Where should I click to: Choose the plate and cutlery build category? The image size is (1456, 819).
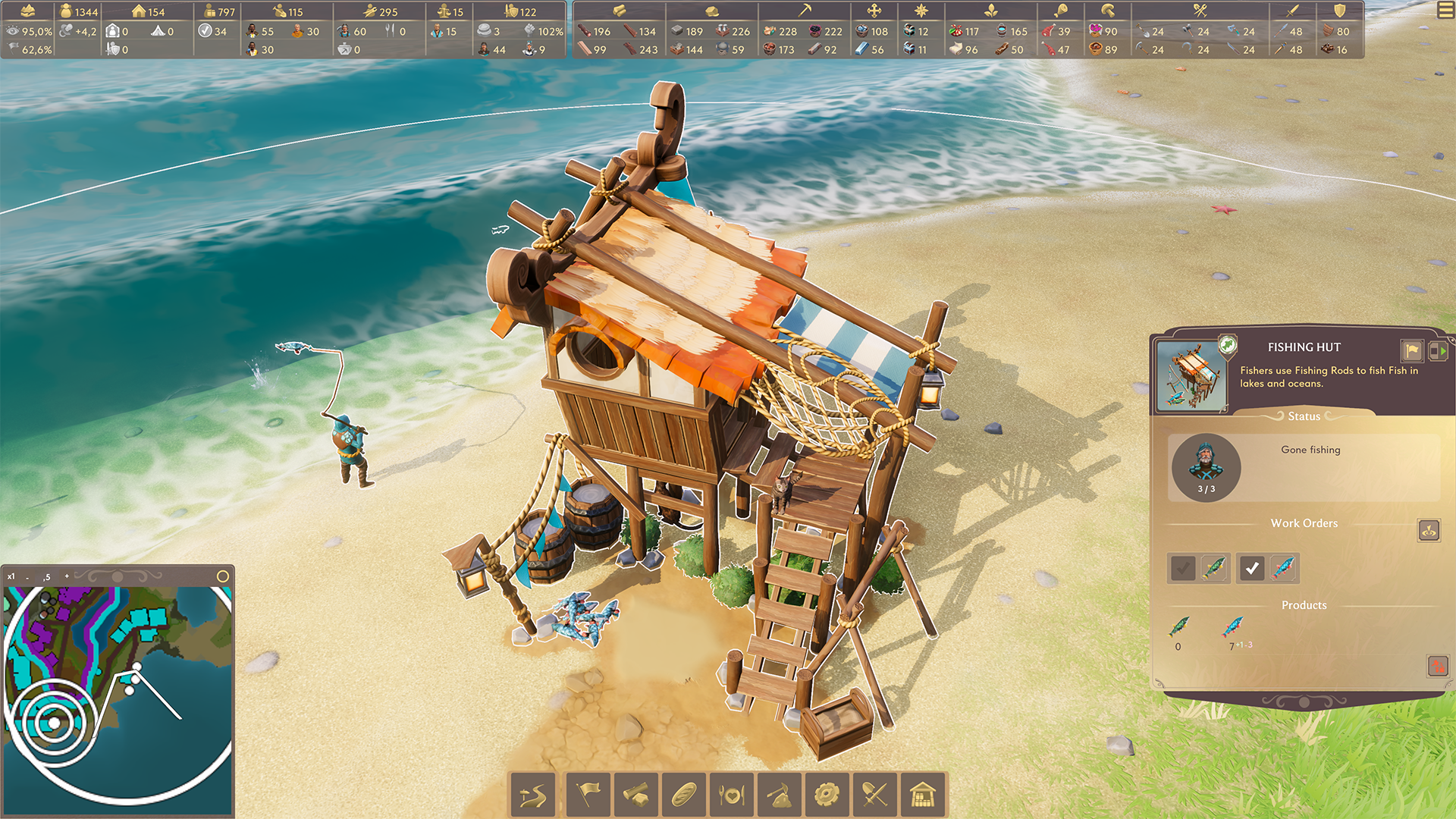pyautogui.click(x=731, y=795)
